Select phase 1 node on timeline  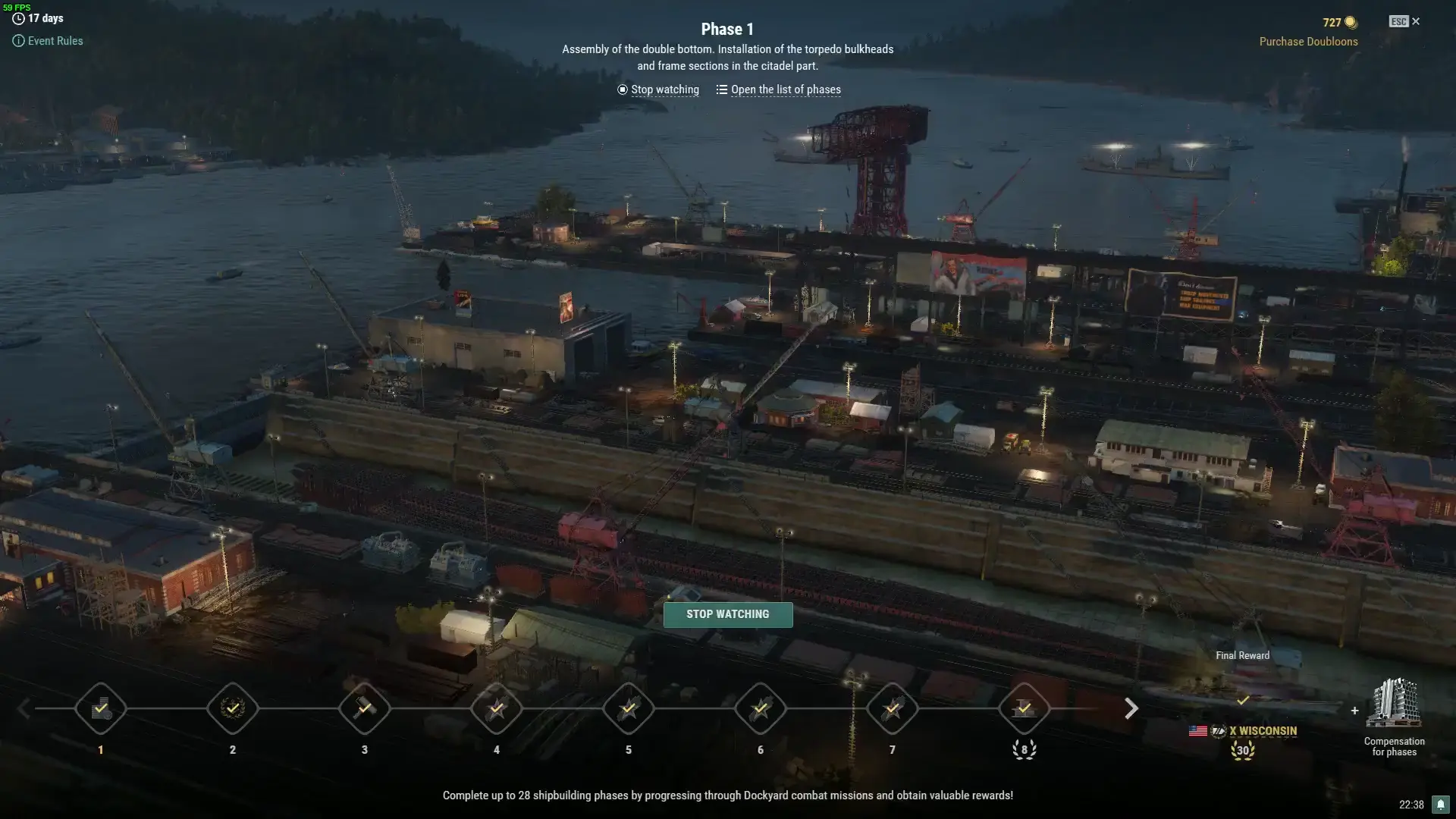click(x=101, y=709)
